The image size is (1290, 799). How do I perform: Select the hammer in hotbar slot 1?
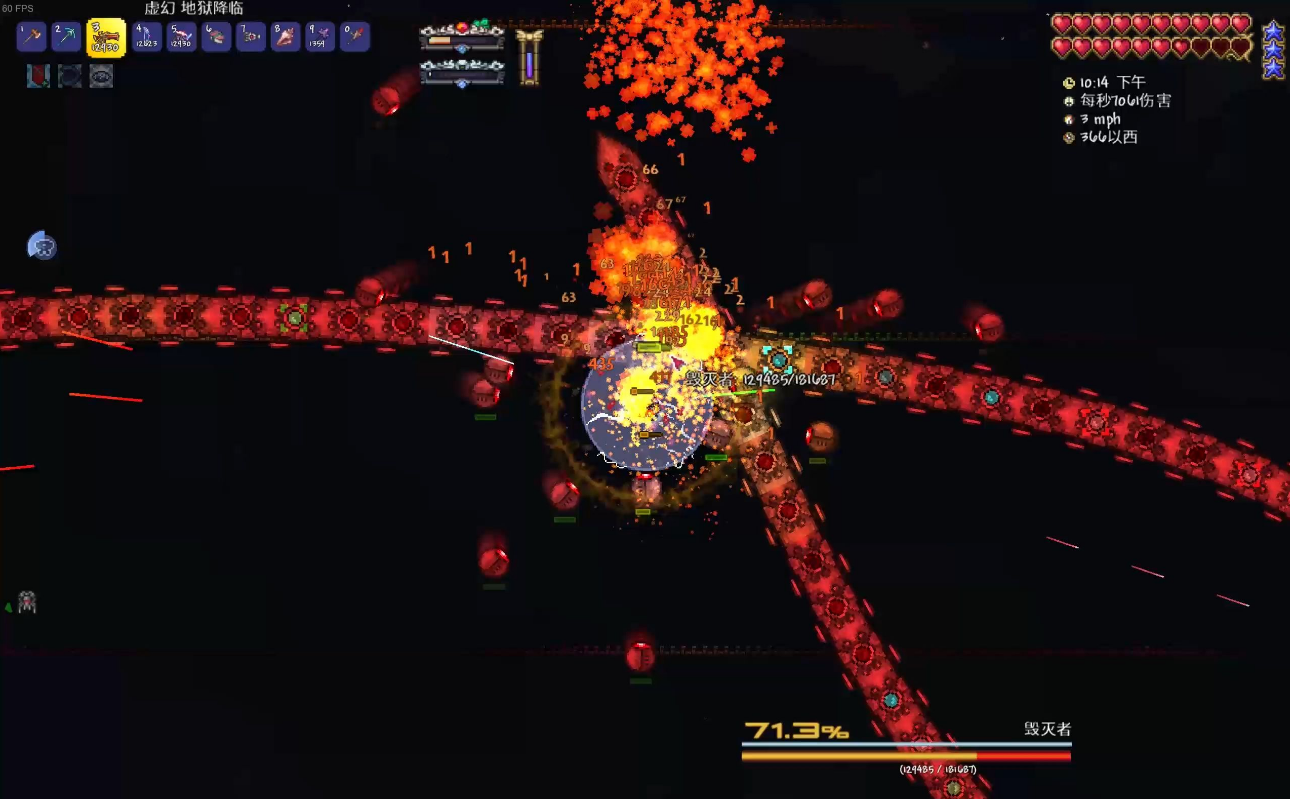coord(32,37)
